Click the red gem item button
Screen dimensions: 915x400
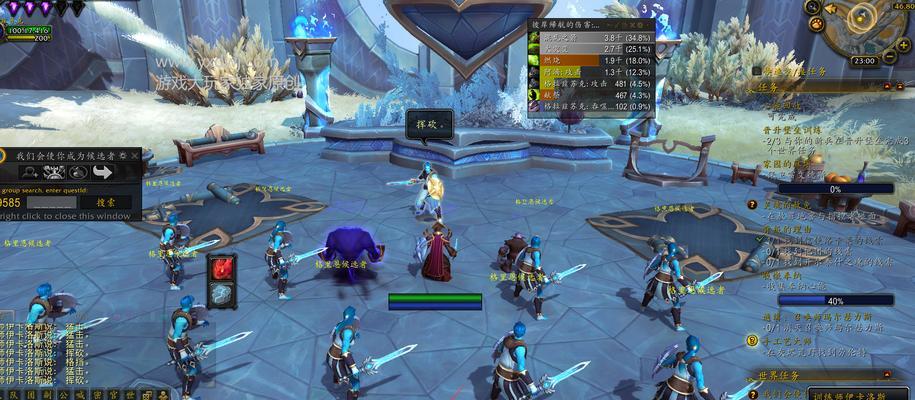(x=222, y=268)
